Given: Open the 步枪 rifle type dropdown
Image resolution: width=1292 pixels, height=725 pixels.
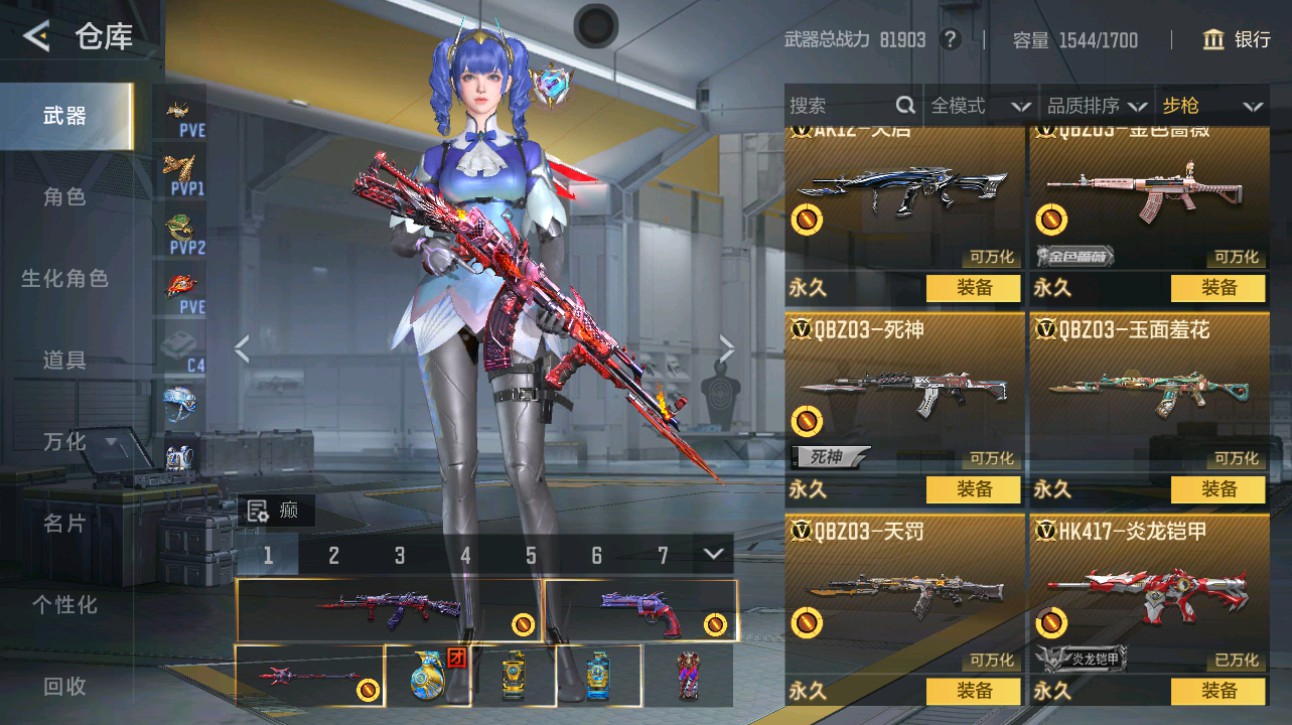Looking at the screenshot, I should point(1211,106).
